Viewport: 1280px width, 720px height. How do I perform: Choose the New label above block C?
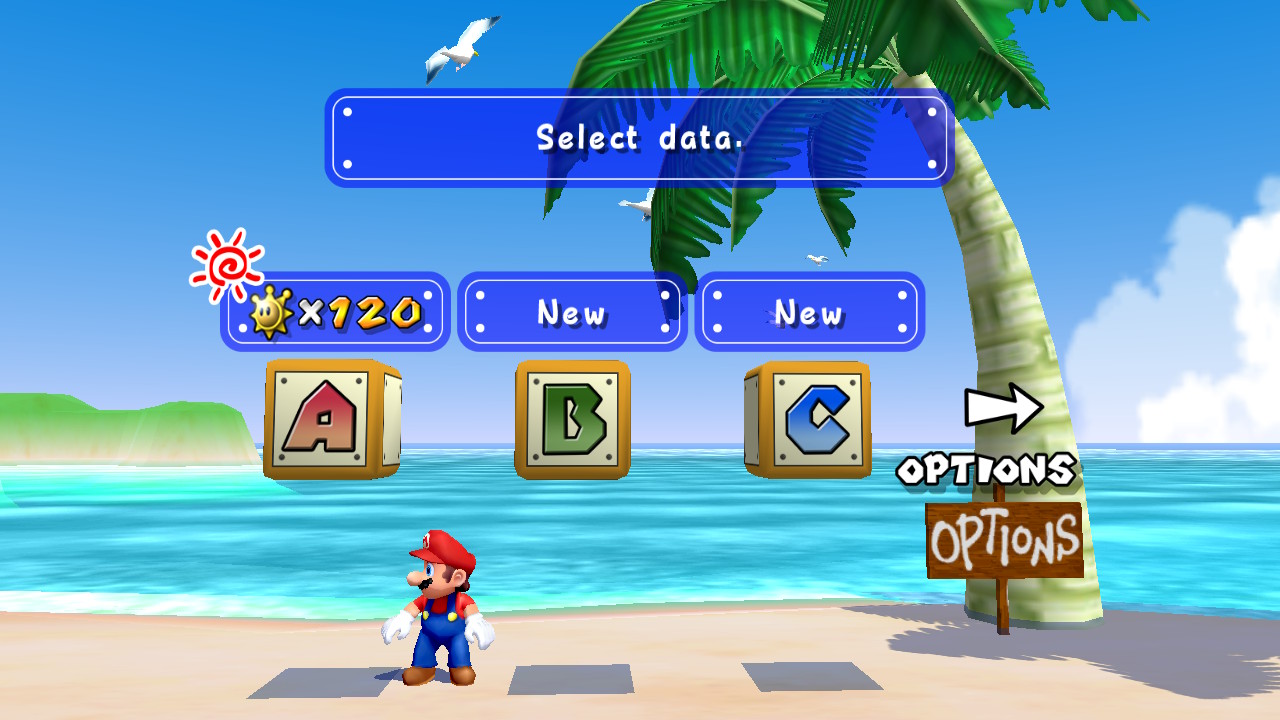coord(809,312)
